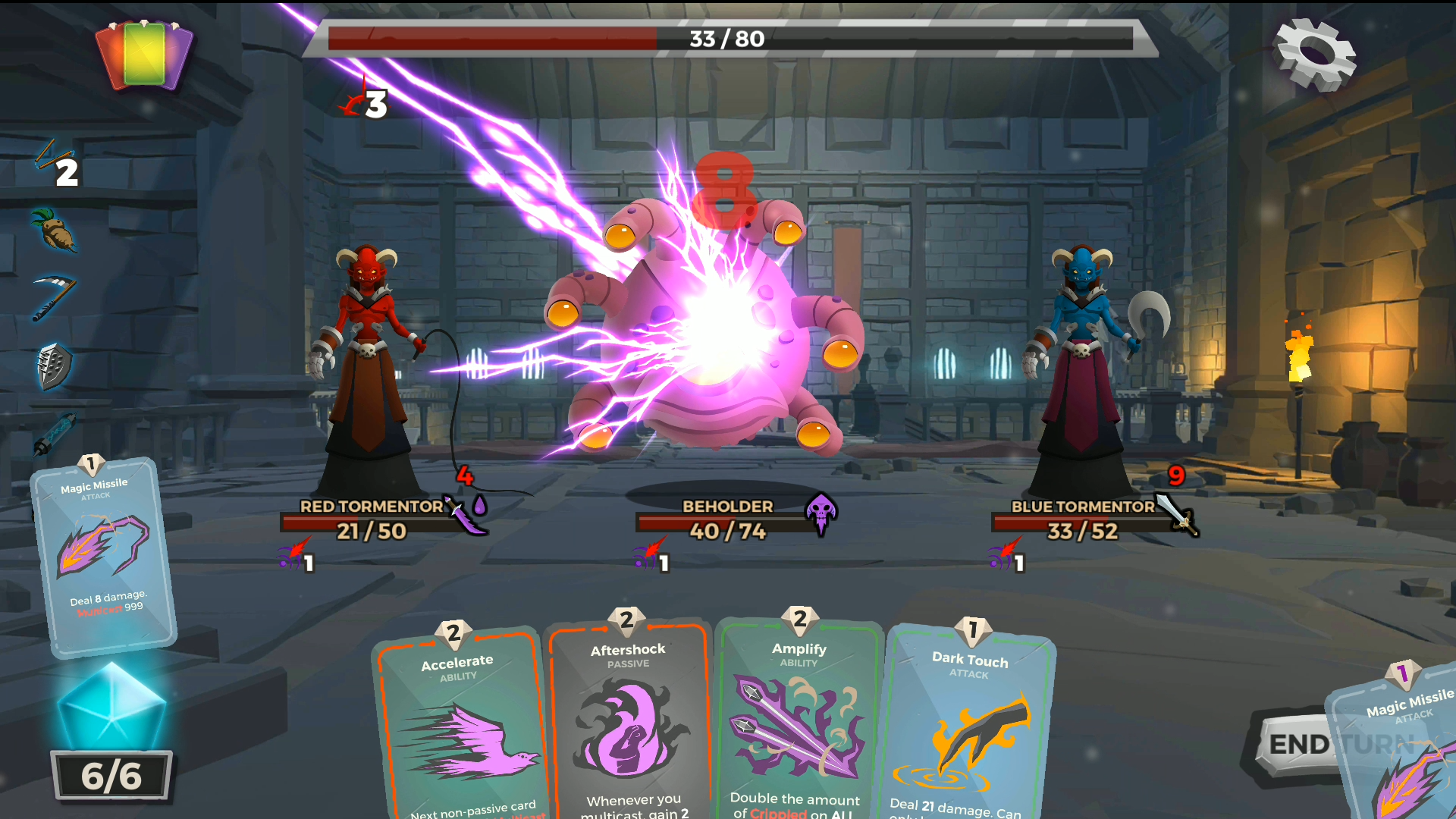The image size is (1456, 819).
Task: Select the Accelerate ability card
Action: pos(463,728)
